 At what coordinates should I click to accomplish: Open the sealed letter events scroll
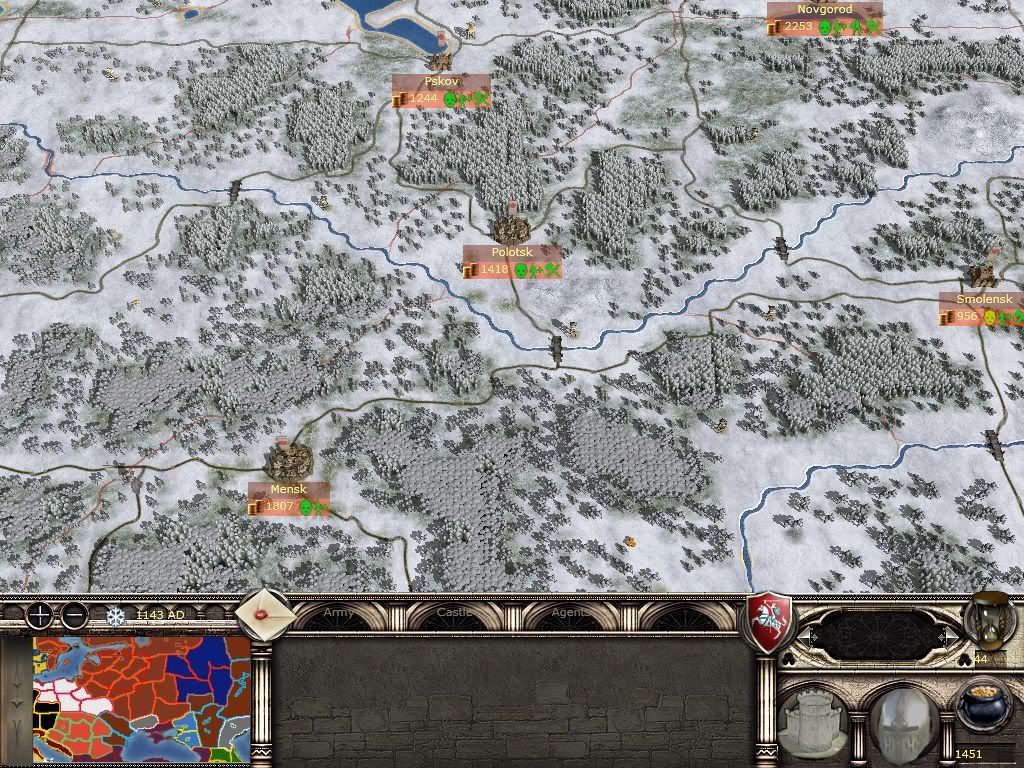[x=267, y=613]
